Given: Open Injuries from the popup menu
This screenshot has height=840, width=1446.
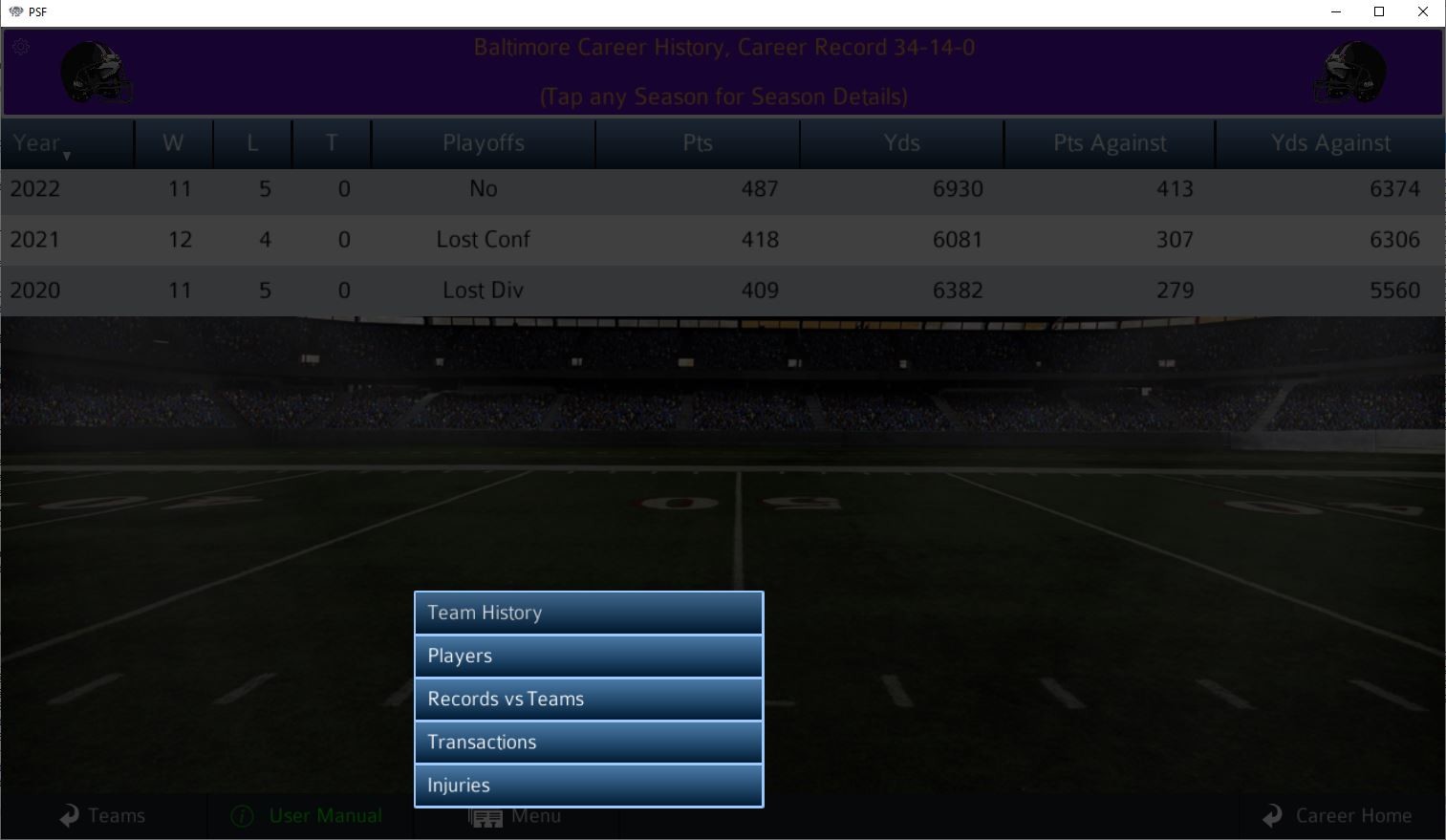Looking at the screenshot, I should coord(588,785).
